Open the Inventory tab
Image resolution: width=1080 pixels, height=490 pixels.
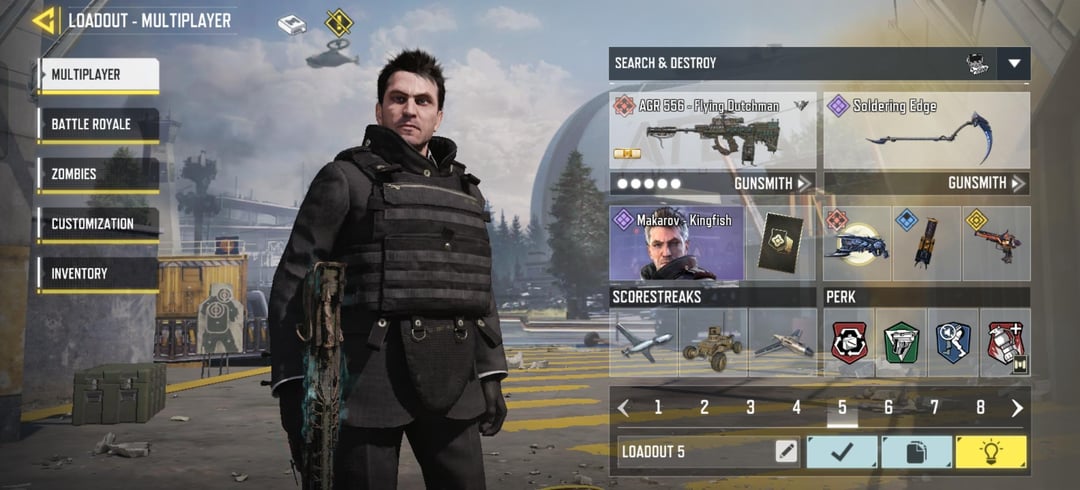(x=98, y=273)
